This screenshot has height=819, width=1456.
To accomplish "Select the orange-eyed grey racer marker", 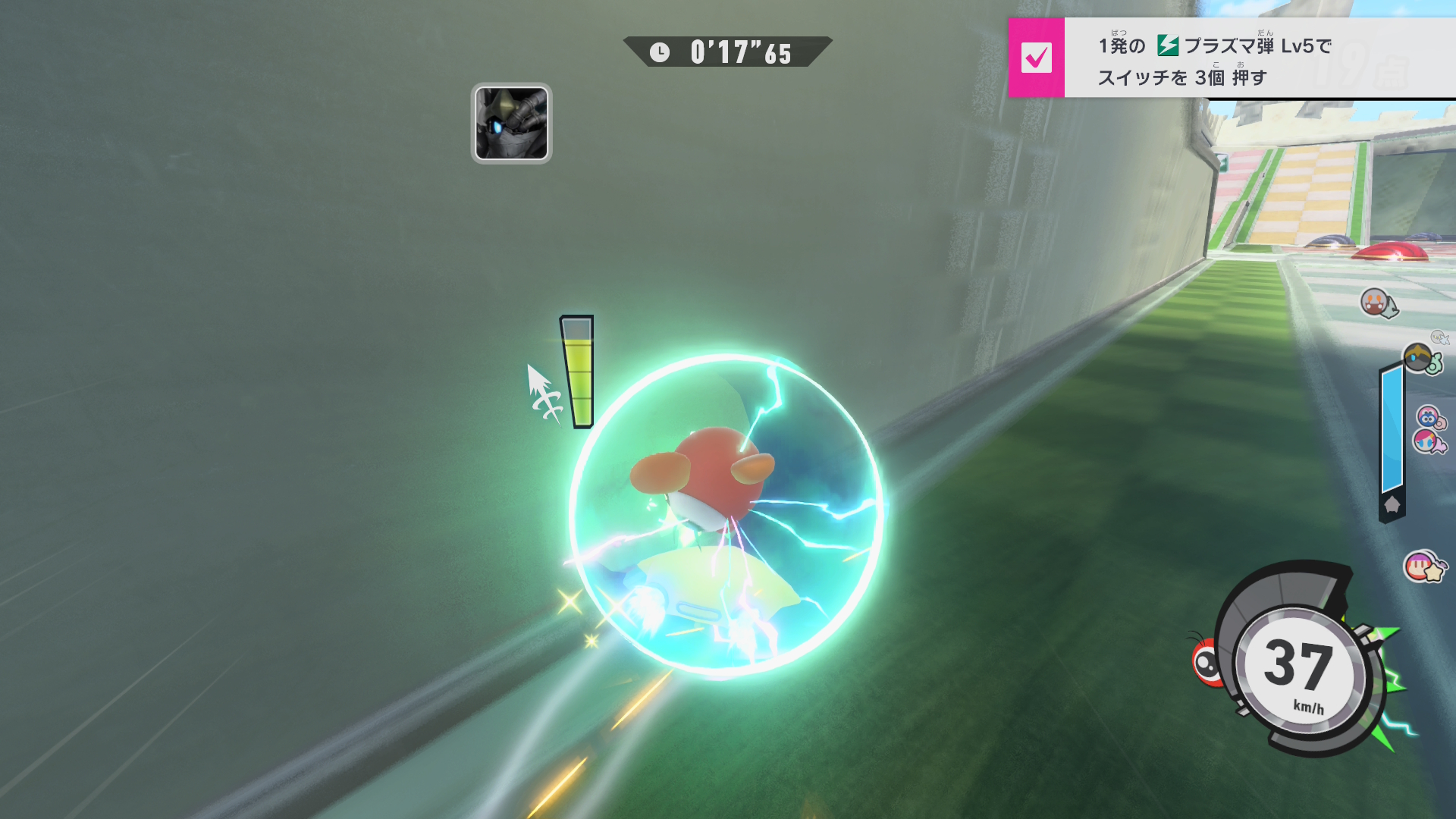I will [x=1376, y=303].
